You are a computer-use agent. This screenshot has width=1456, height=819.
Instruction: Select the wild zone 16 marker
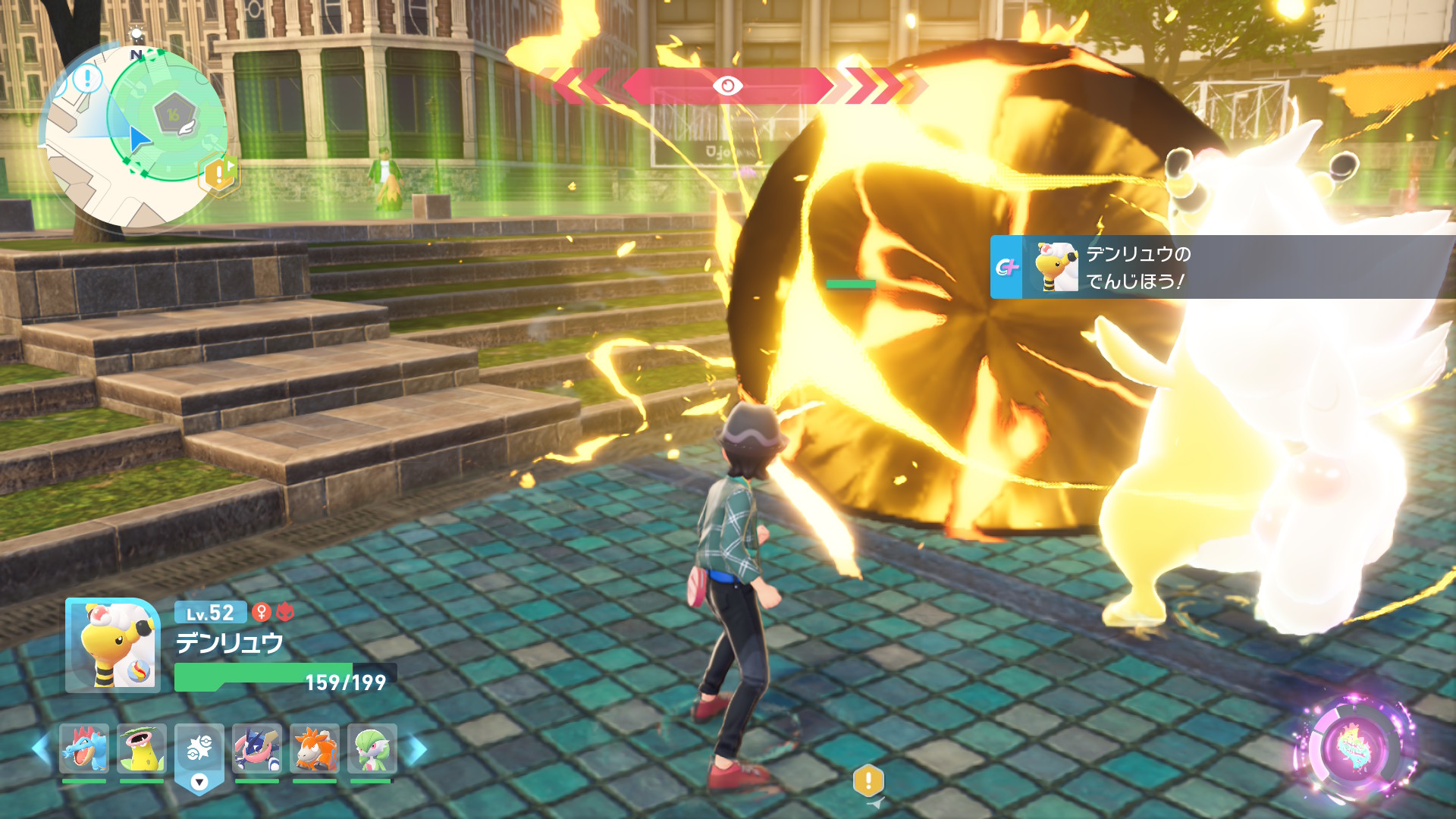(x=174, y=115)
